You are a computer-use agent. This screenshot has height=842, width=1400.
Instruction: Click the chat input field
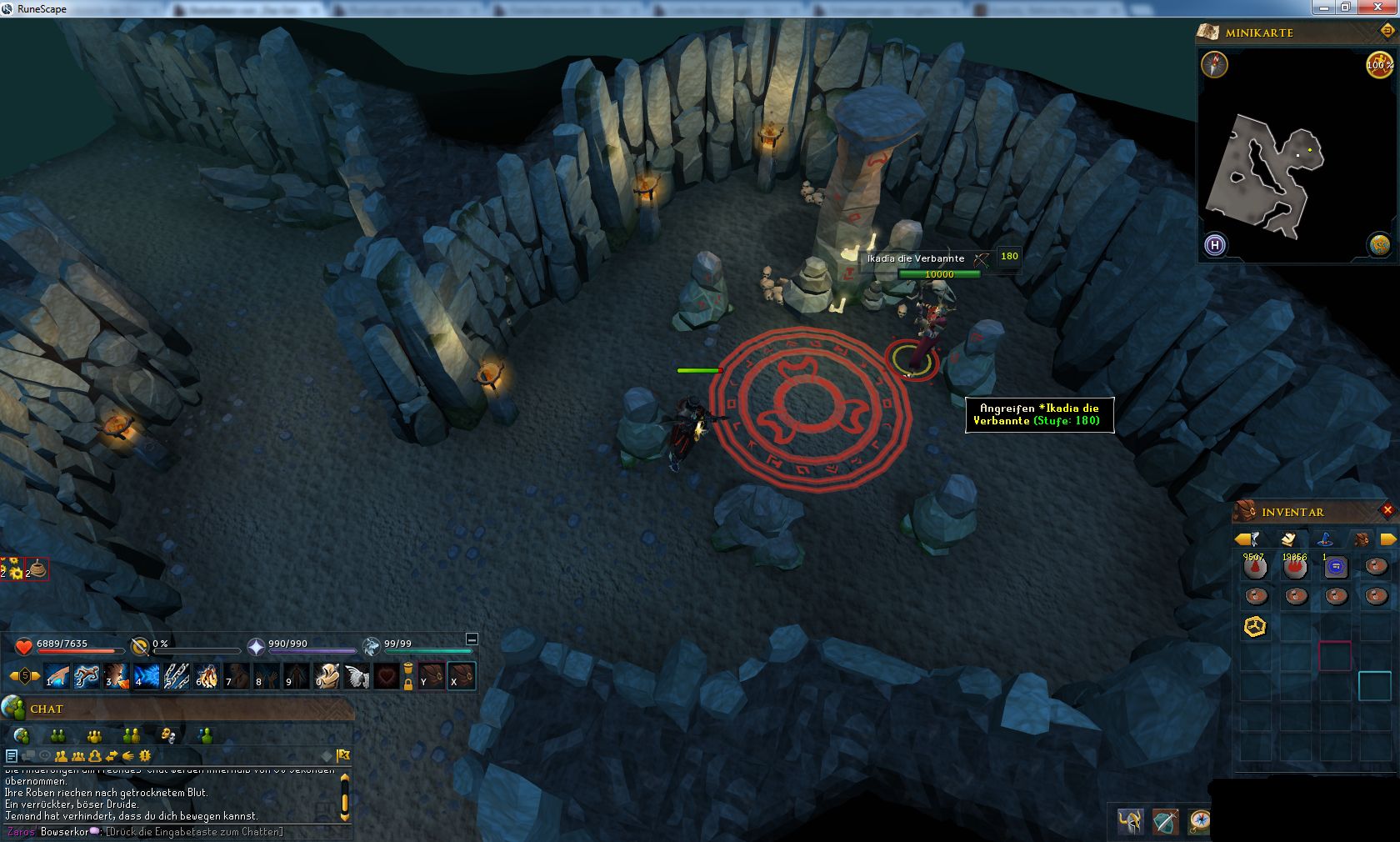(x=193, y=832)
